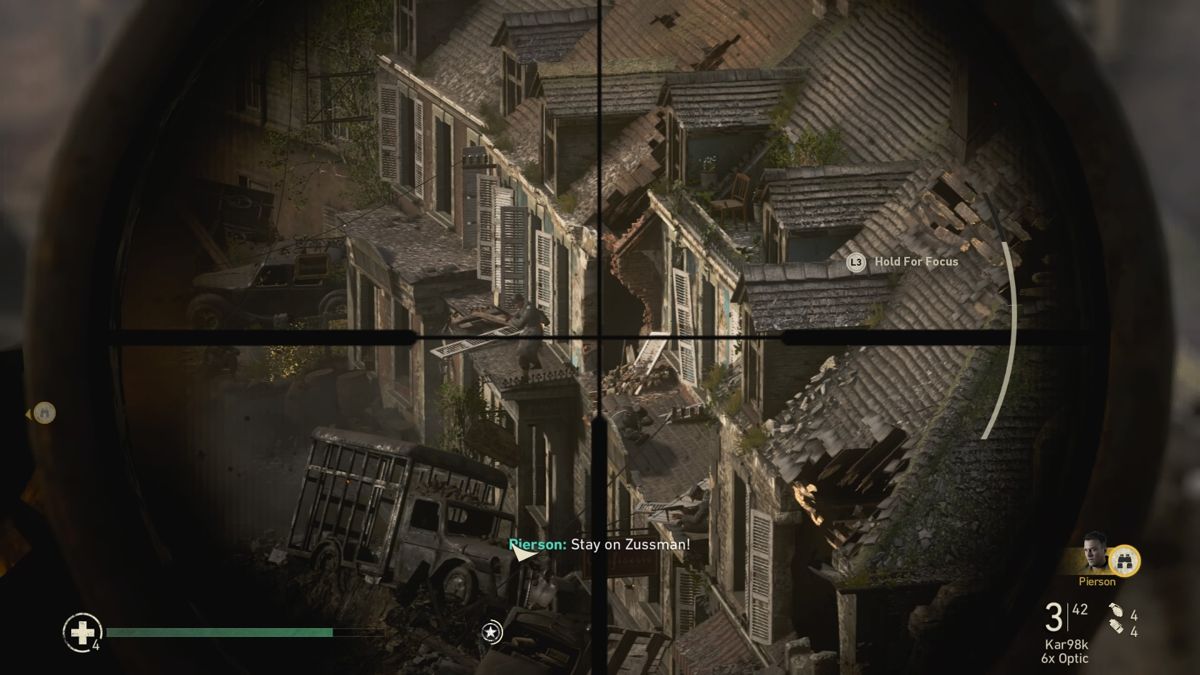Viewport: 1200px width, 675px height.
Task: Select the Kar98k weapon label
Action: coord(1067,644)
